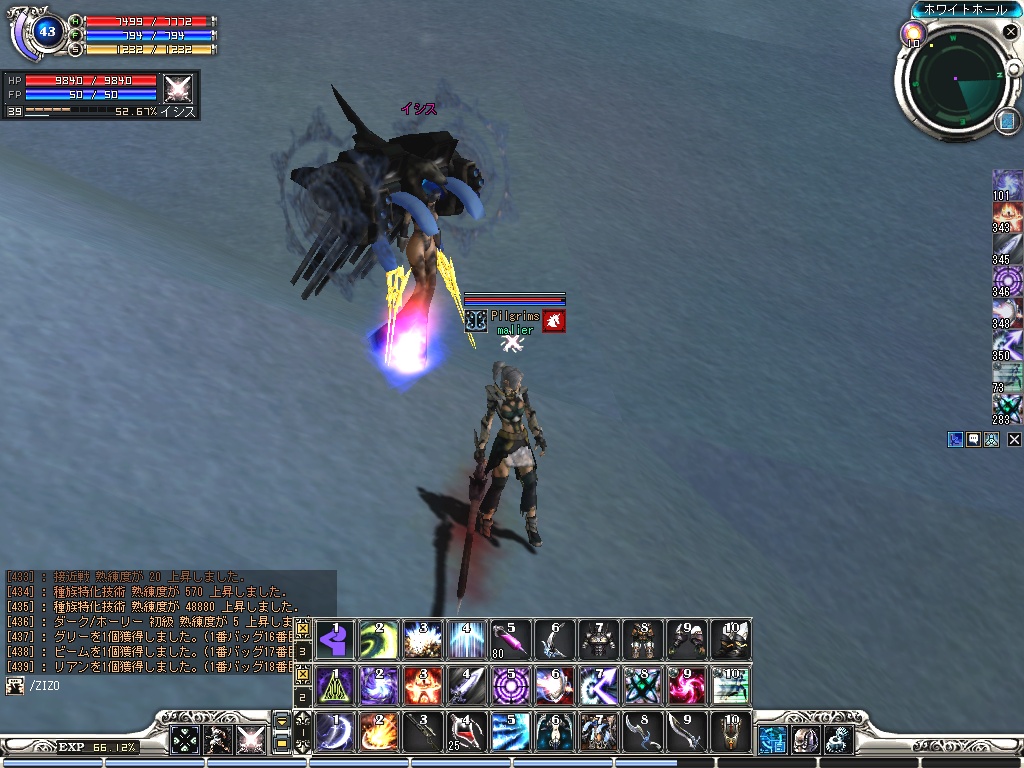The height and width of the screenshot is (768, 1024).
Task: Click the four-arrow targeting icon
Action: pyautogui.click(x=185, y=739)
